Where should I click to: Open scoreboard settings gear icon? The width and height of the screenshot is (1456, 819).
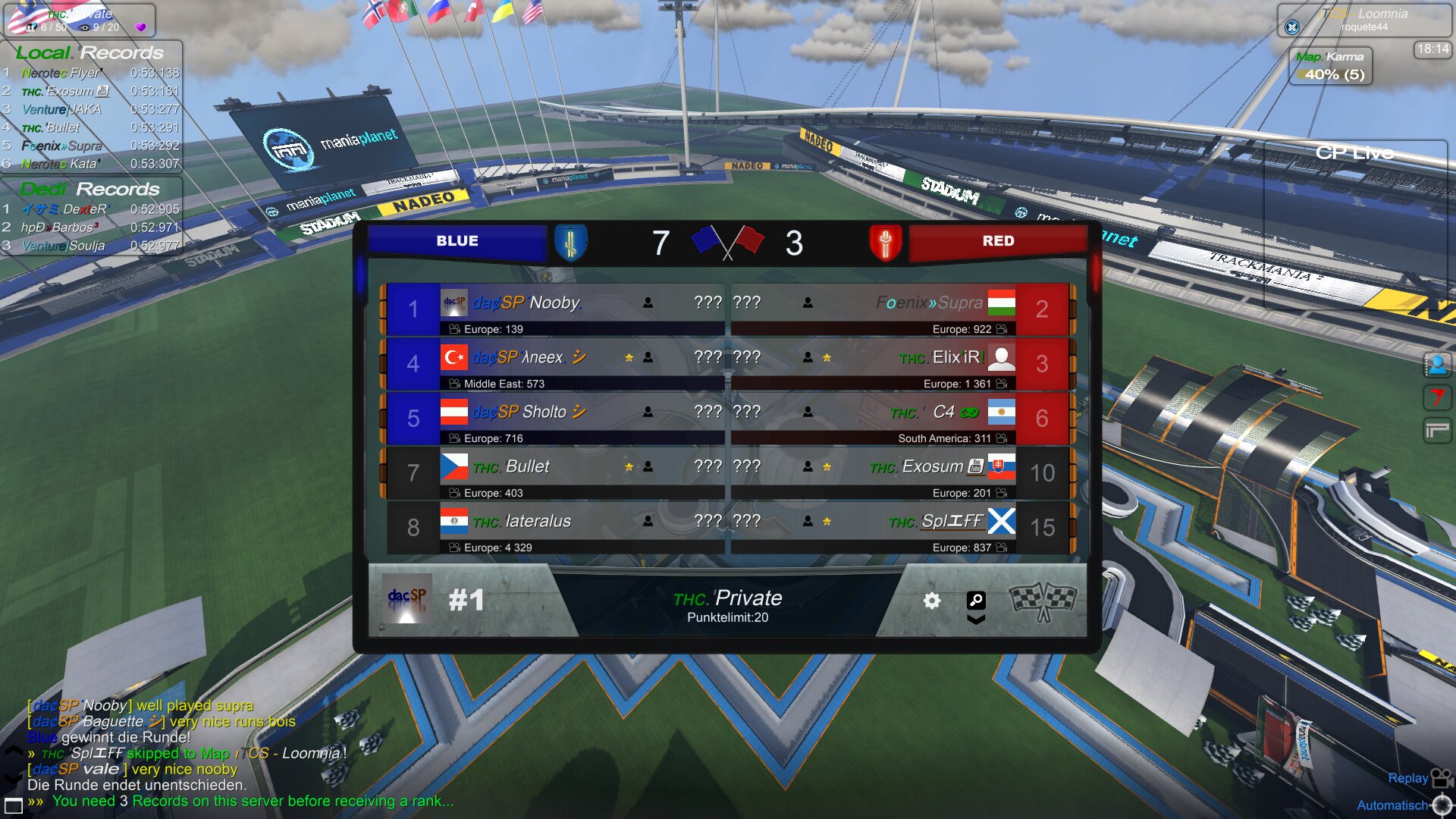click(x=932, y=601)
